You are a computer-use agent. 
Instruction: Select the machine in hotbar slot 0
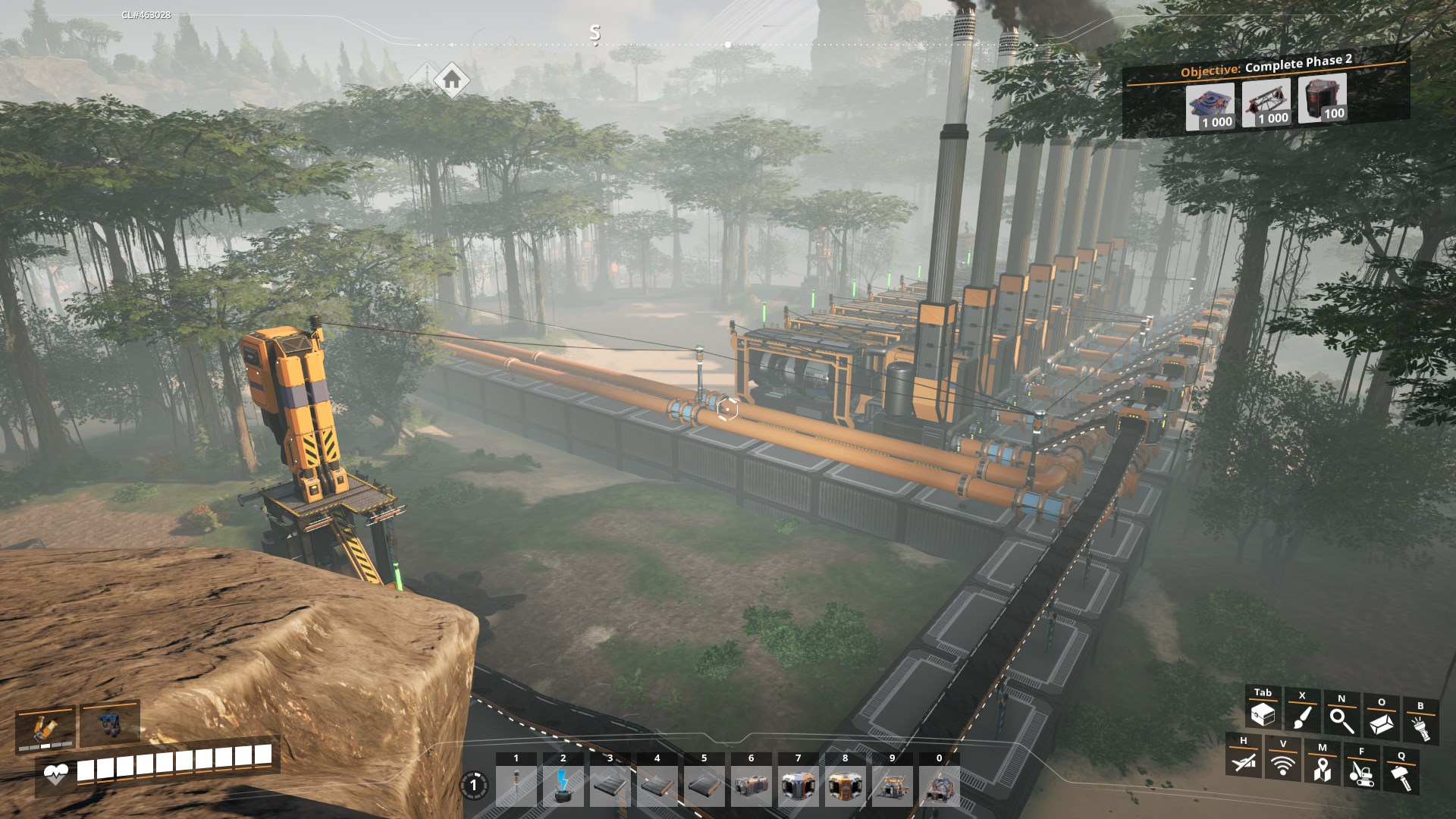939,786
